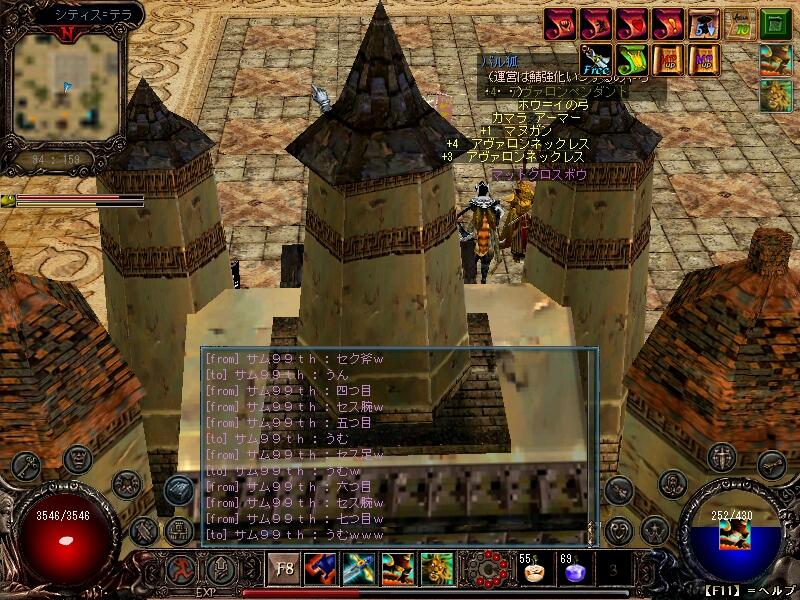Click the scroll icon marked 10

click(x=739, y=23)
